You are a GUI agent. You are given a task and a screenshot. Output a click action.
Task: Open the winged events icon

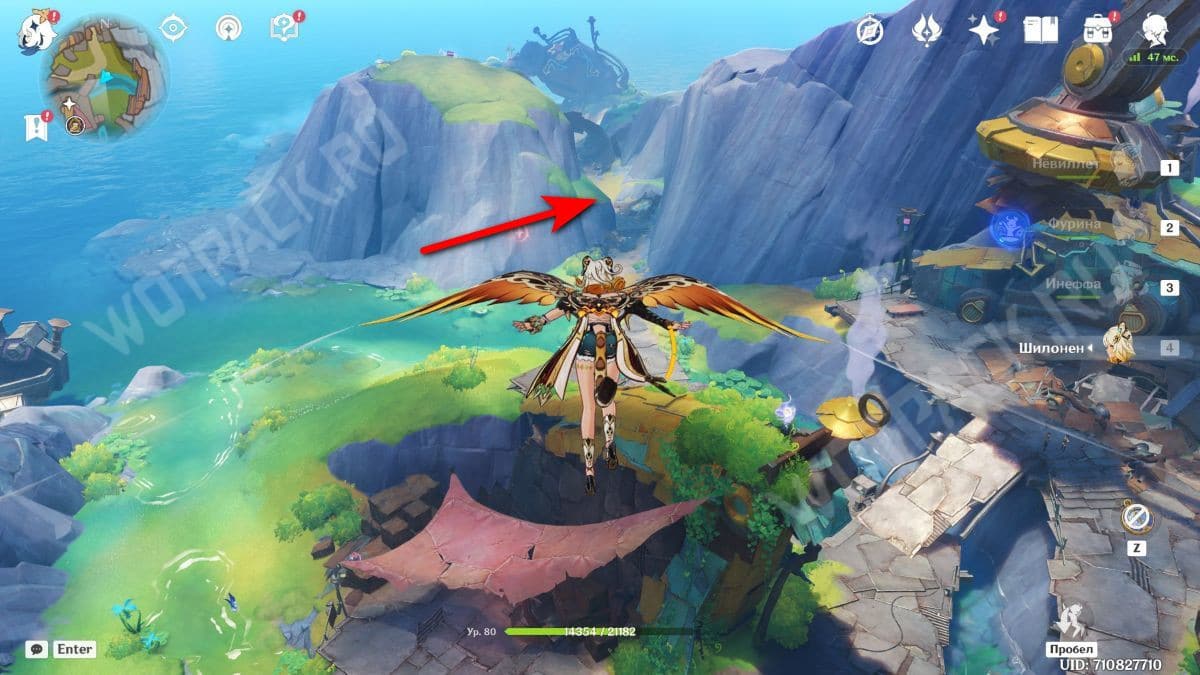[x=927, y=30]
